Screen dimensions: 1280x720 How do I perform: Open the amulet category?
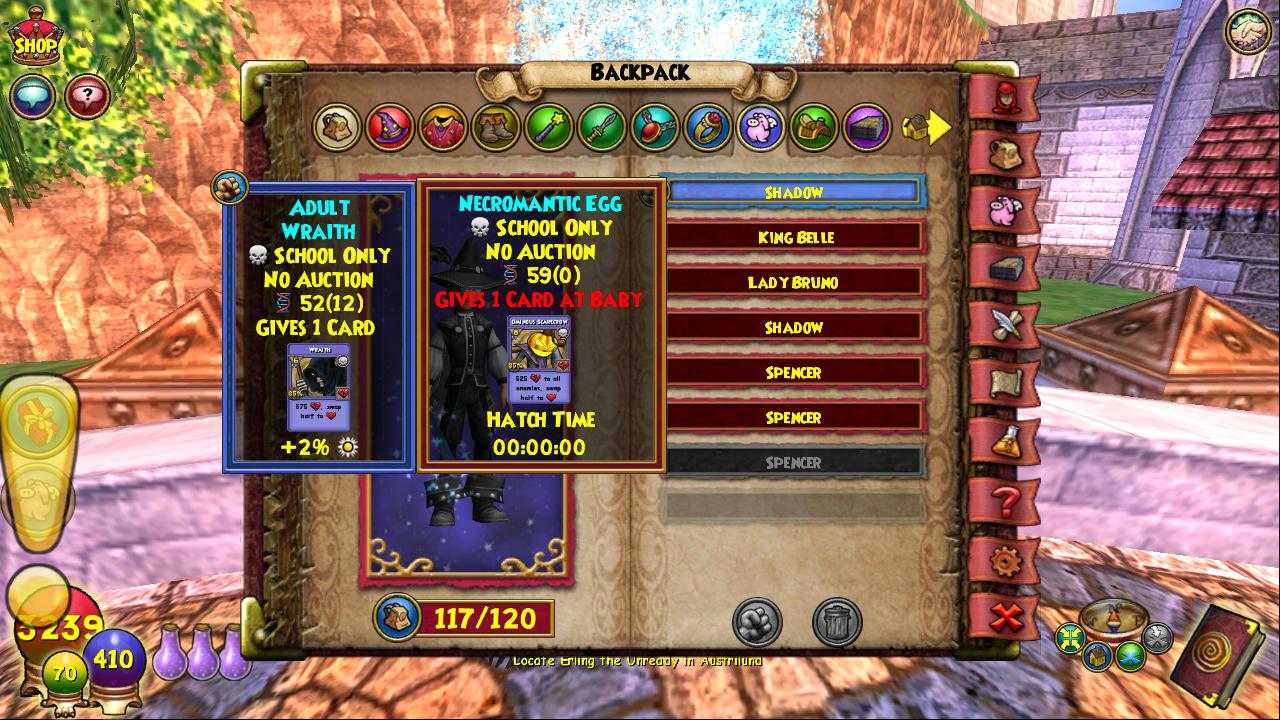click(655, 128)
